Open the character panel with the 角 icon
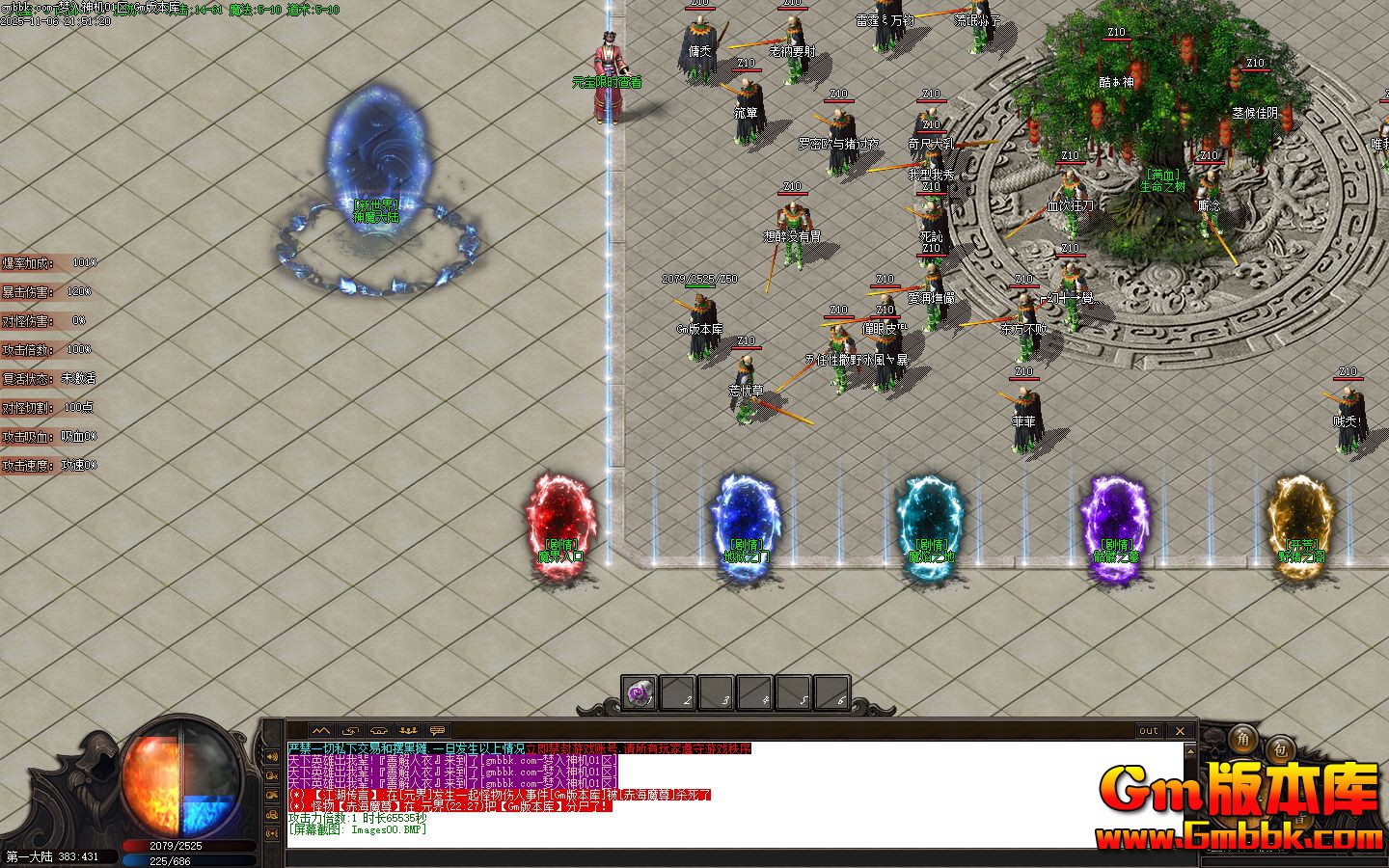The image size is (1389, 868). click(1243, 741)
